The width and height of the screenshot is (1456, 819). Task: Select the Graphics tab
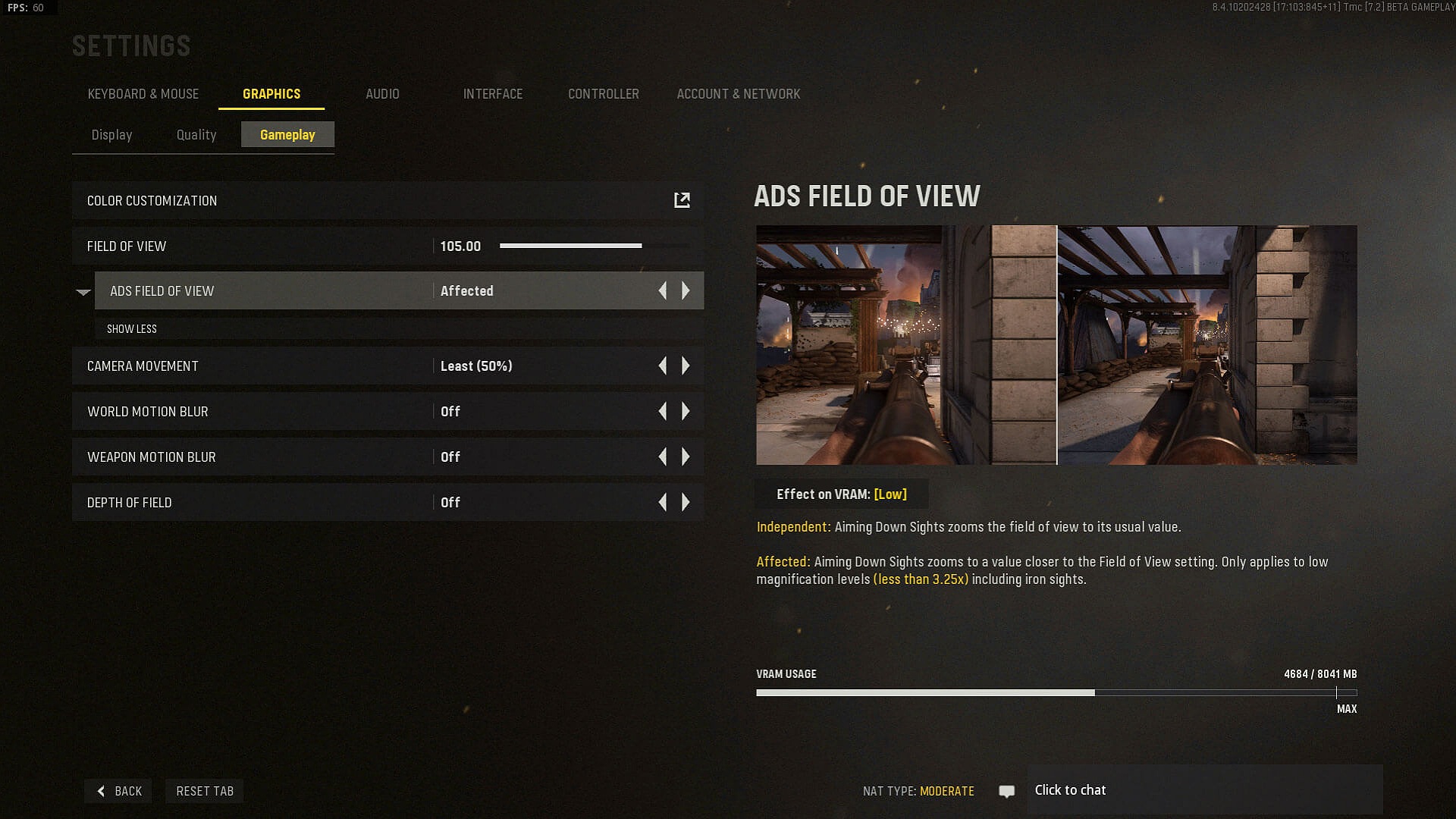click(x=271, y=94)
